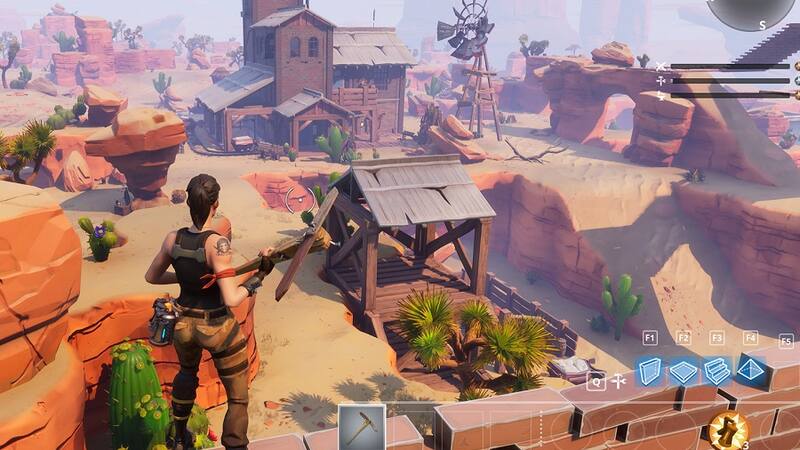This screenshot has width=800, height=450.
Task: Pick the stairs building piece
Action: point(717,371)
